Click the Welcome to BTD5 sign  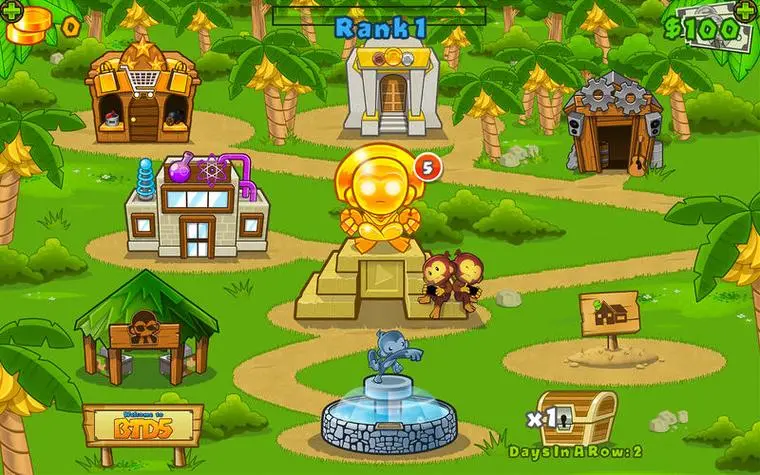pos(143,424)
